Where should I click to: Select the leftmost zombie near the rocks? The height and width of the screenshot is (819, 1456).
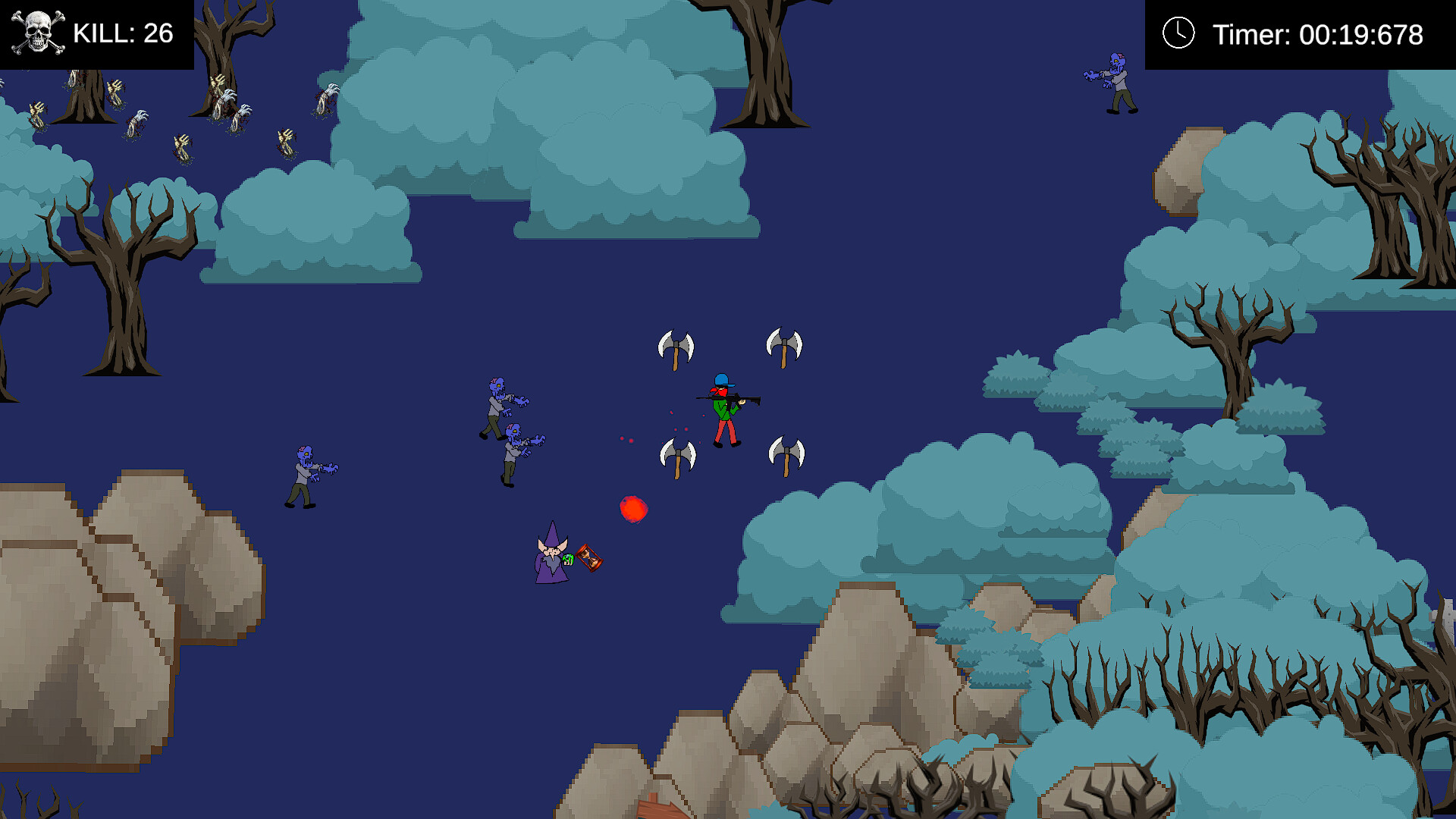tap(303, 470)
